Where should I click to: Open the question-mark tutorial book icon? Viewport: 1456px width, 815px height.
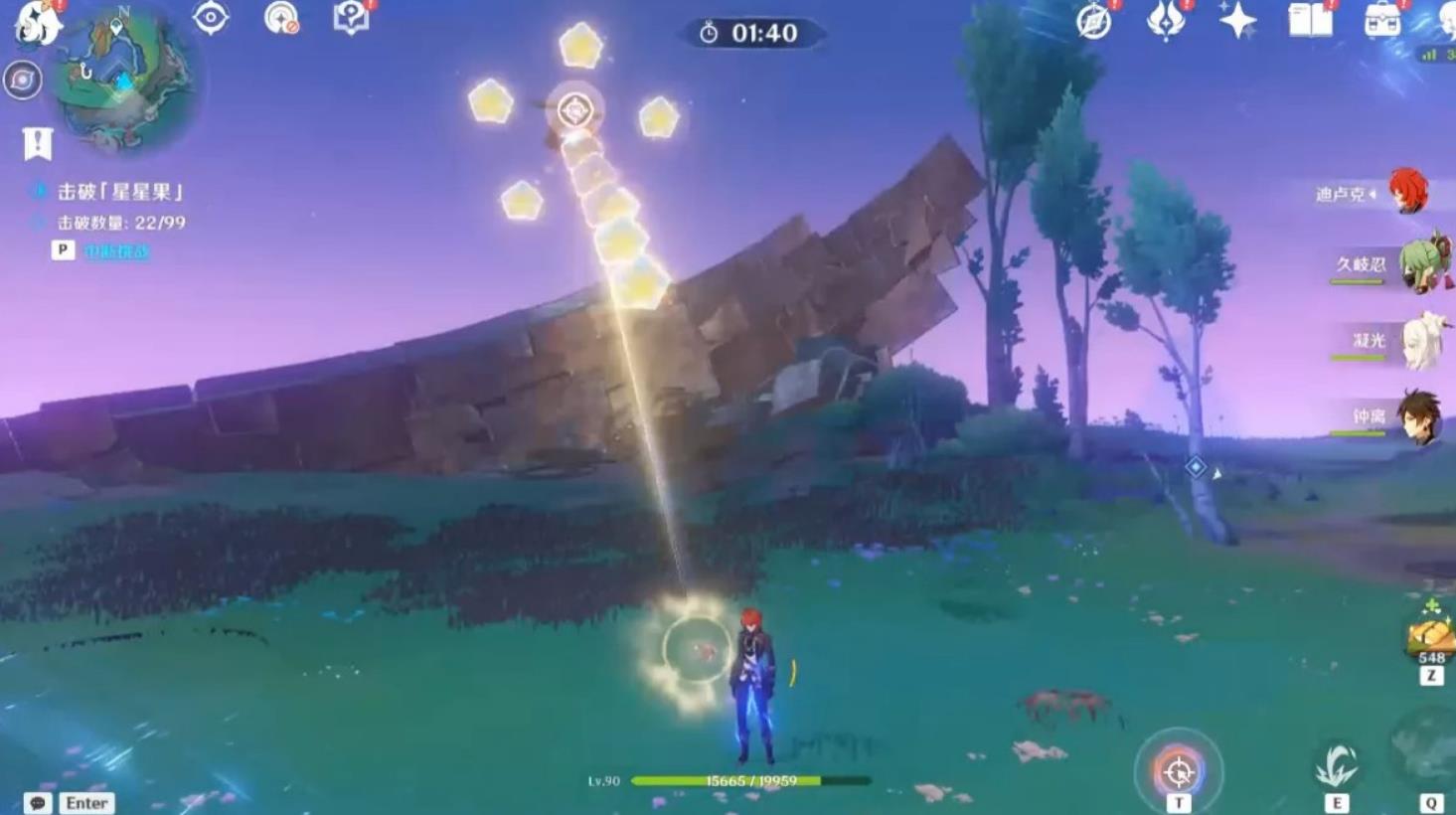[351, 18]
